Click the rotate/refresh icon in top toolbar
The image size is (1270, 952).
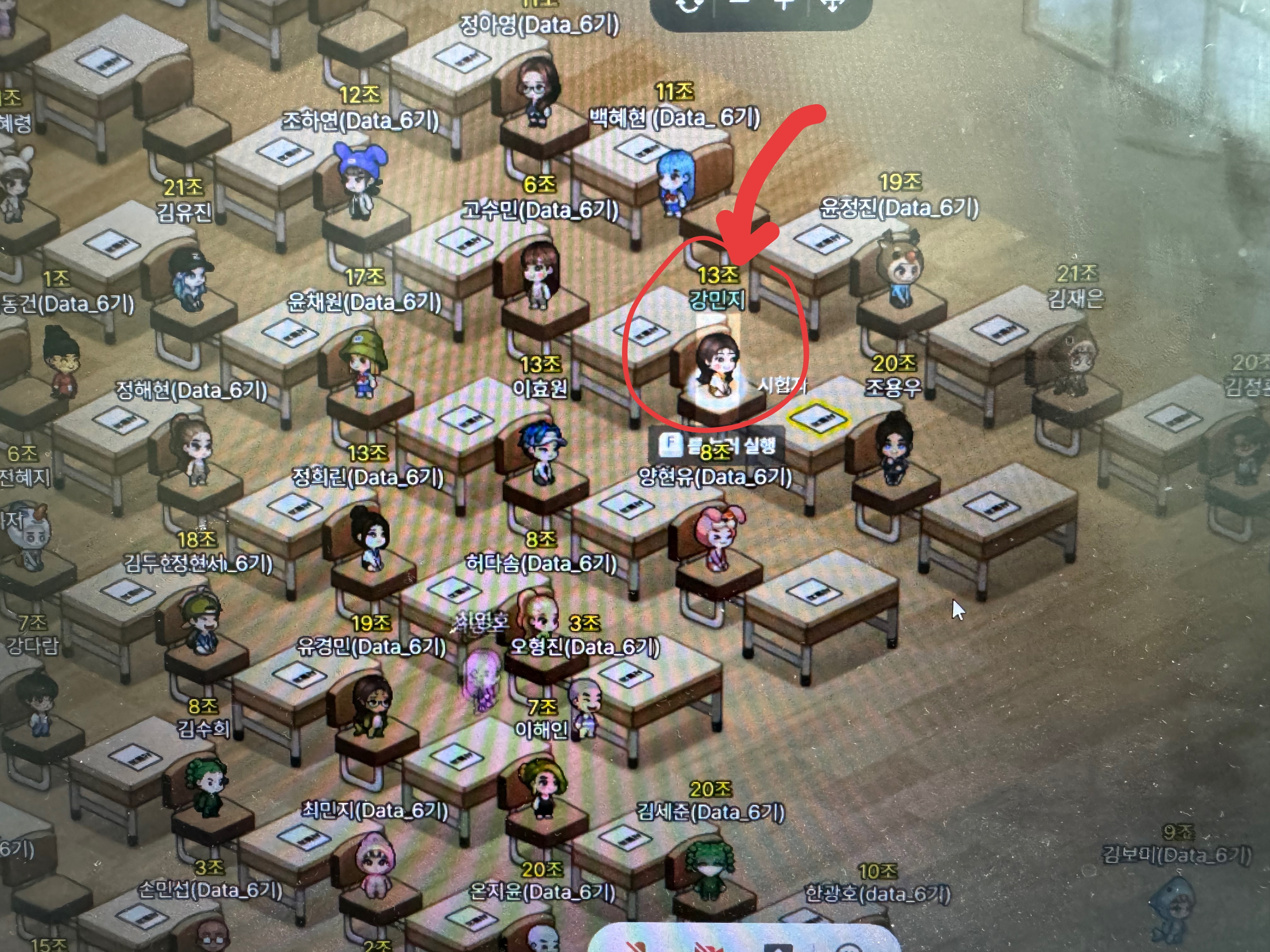click(x=689, y=5)
